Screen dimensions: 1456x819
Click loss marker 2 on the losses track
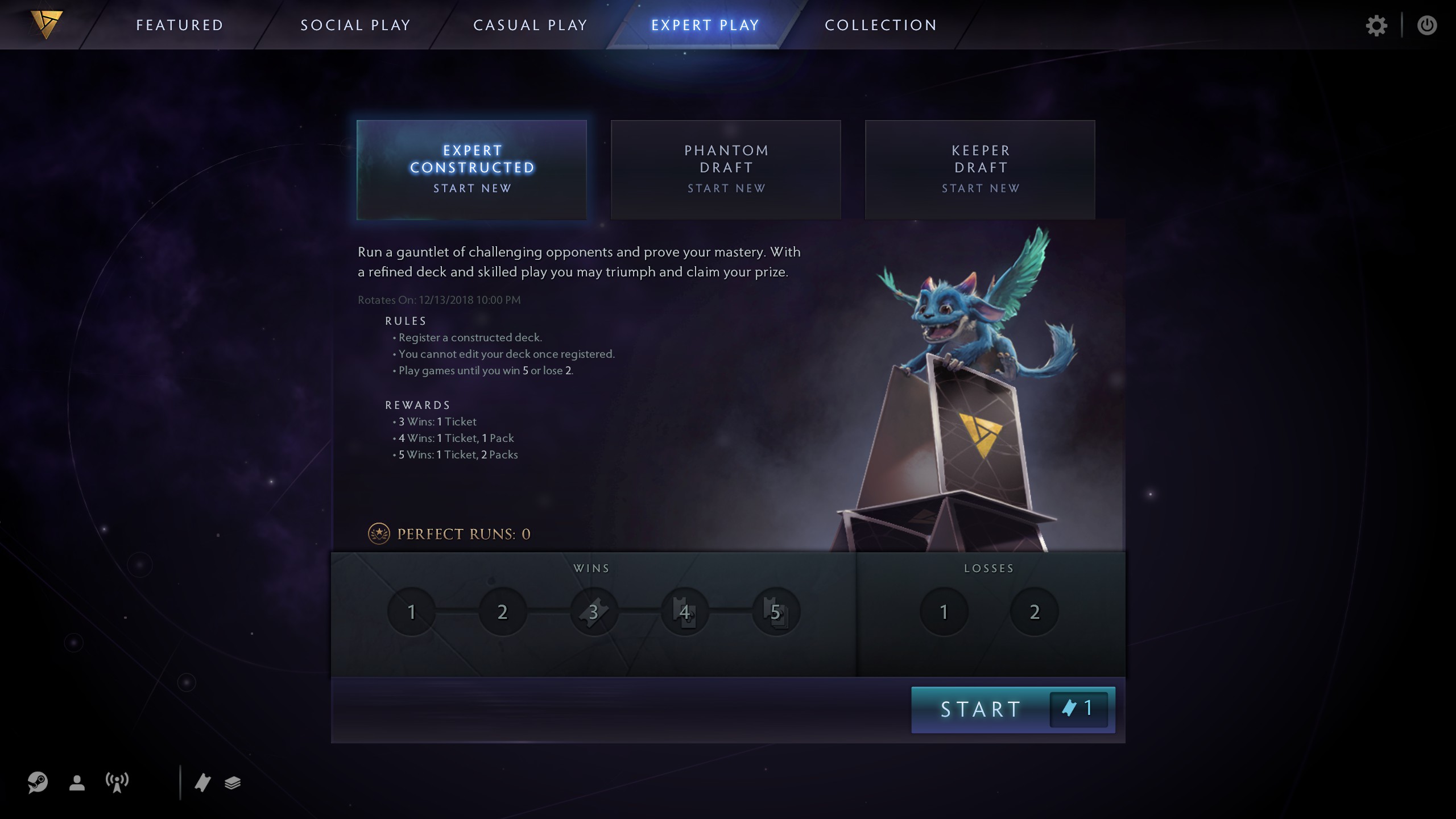point(1034,611)
